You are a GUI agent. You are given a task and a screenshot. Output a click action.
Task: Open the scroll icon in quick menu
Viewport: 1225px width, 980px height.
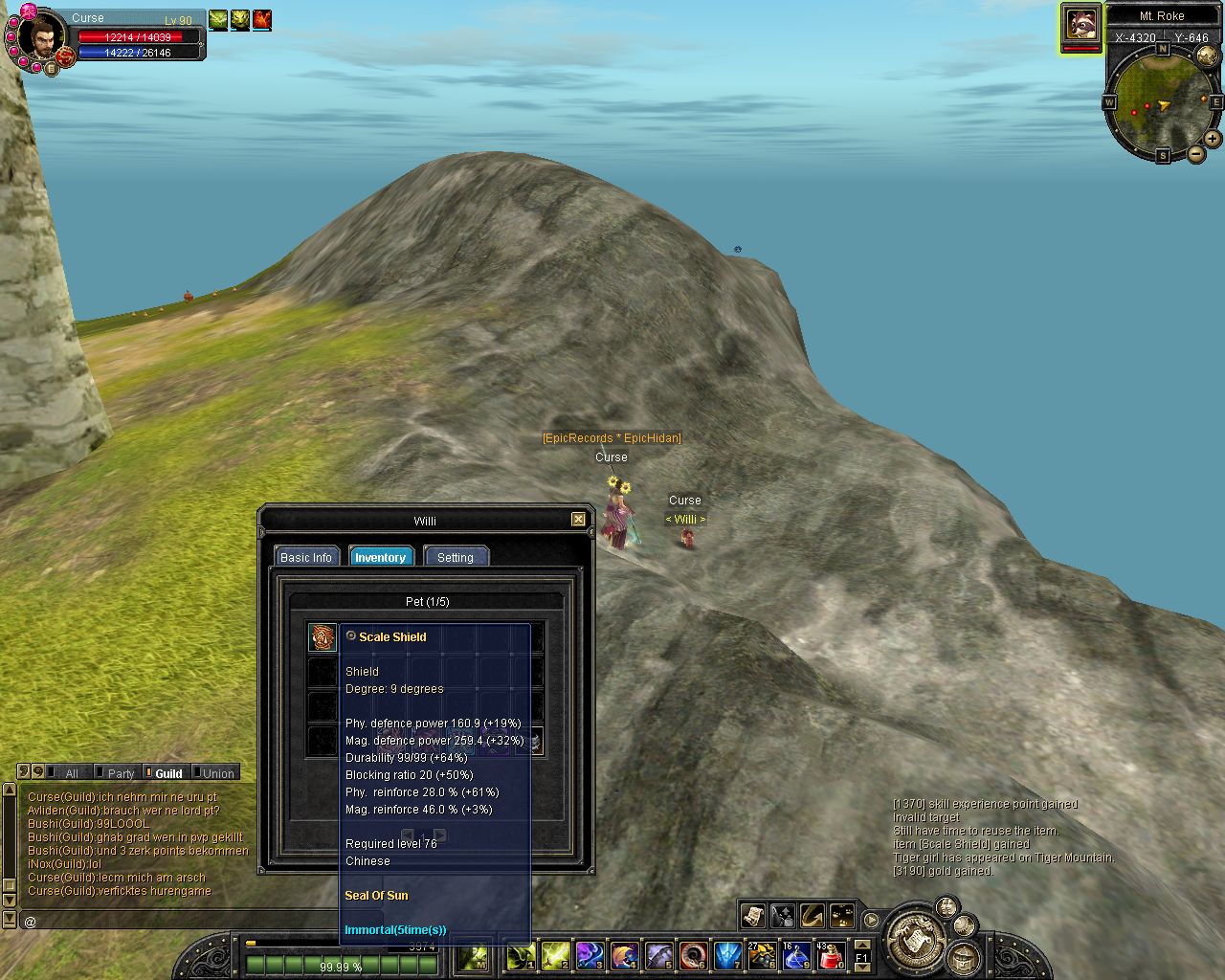pos(752,916)
